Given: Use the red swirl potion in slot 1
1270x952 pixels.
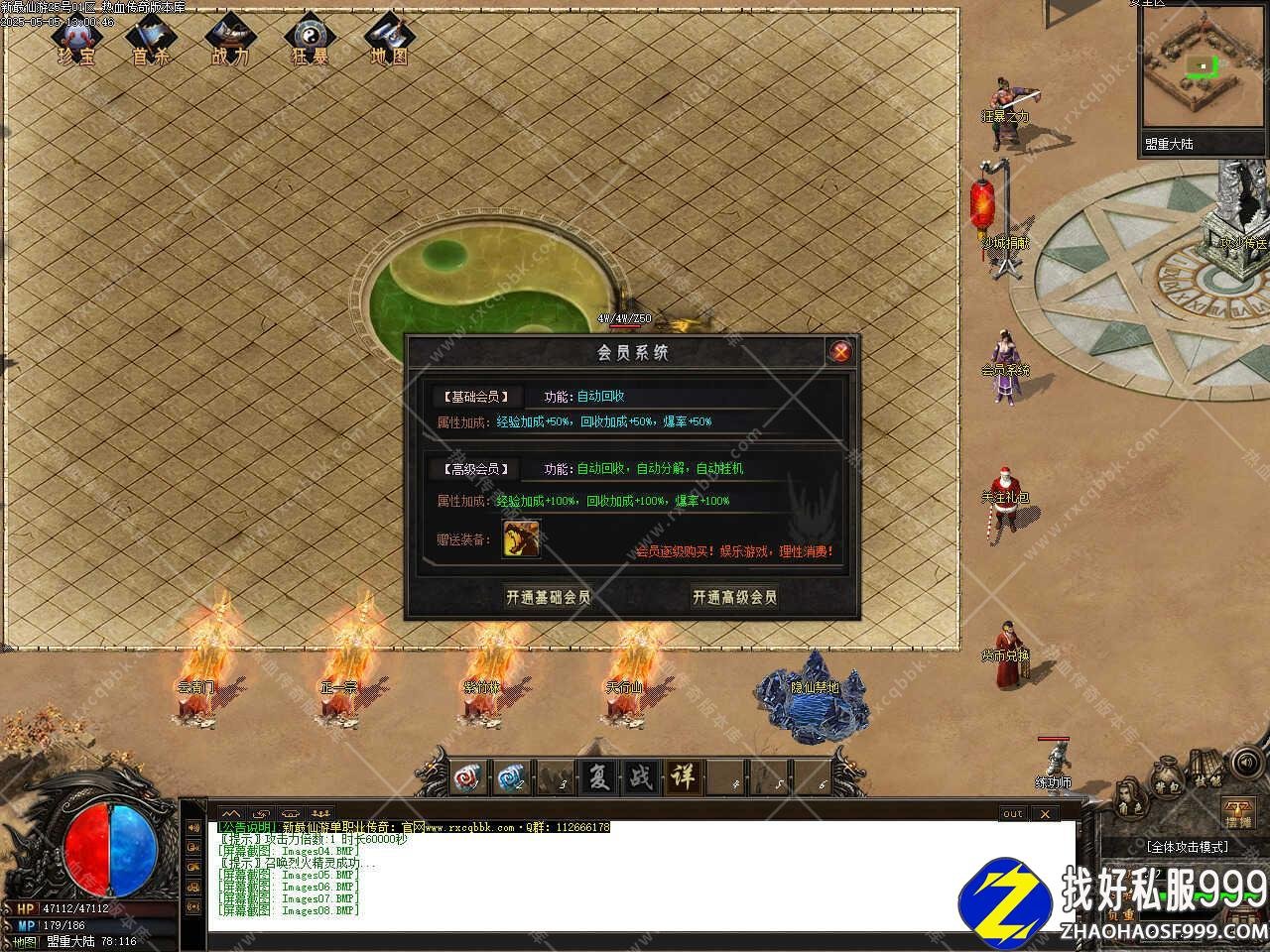Looking at the screenshot, I should pos(468,778).
